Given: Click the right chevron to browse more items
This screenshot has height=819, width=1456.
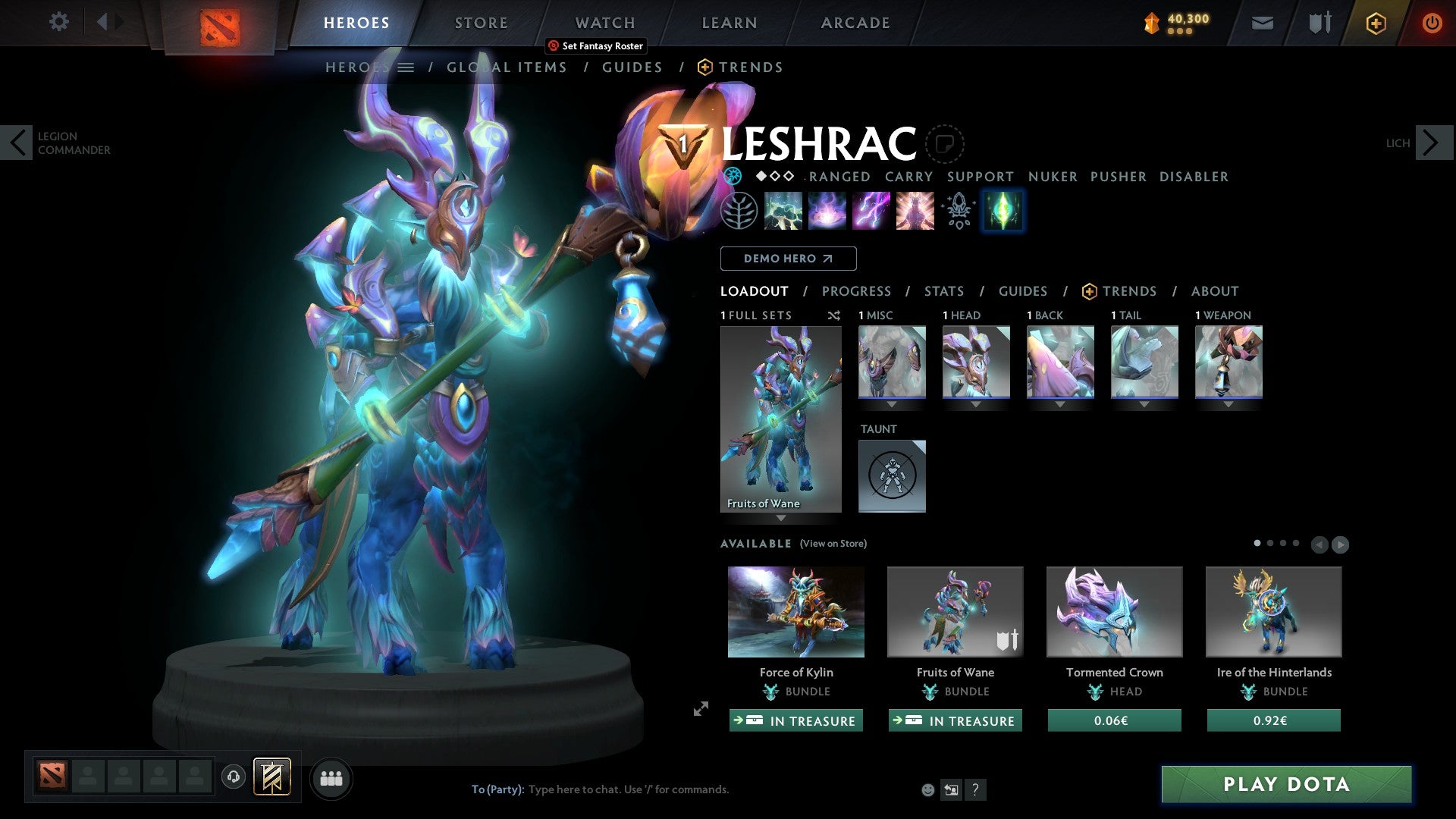Looking at the screenshot, I should pos(1342,544).
